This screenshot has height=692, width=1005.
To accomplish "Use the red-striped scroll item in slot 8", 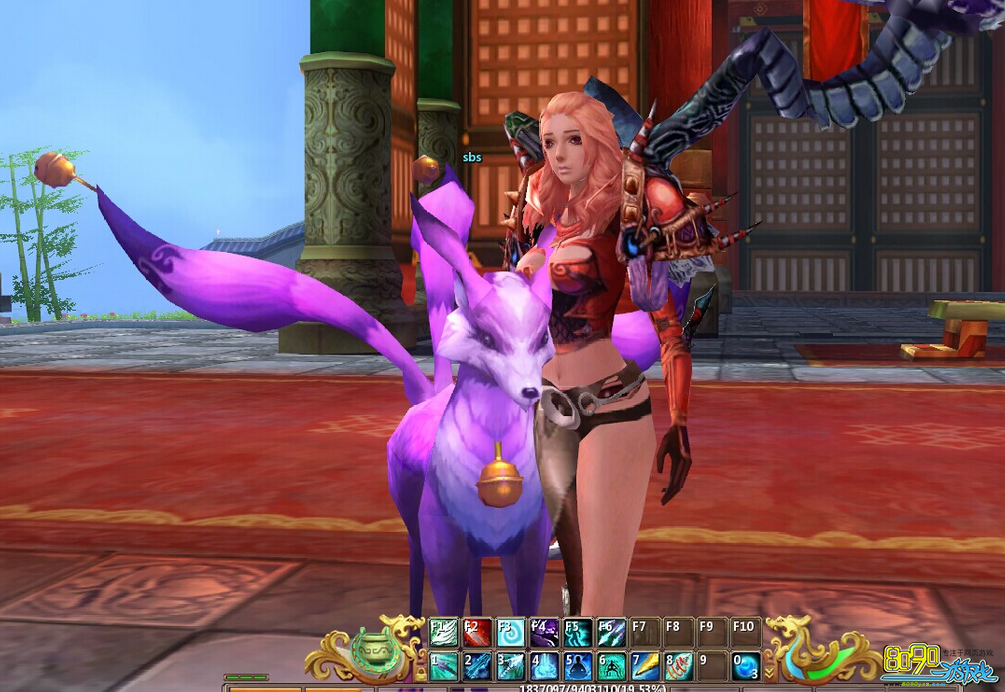I will [x=678, y=666].
